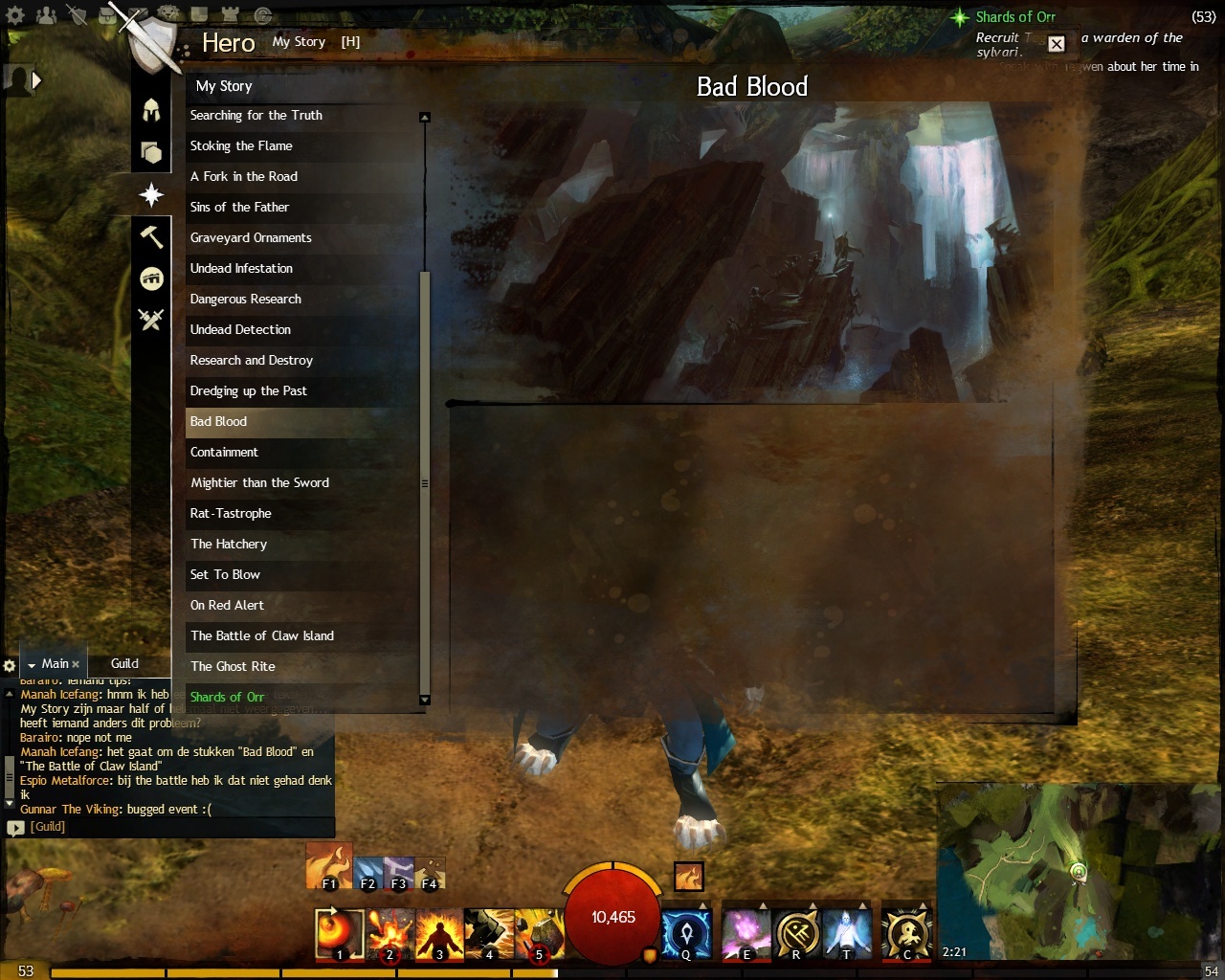Viewport: 1225px width, 980px height.
Task: Switch to fire attunement F1
Action: click(328, 866)
